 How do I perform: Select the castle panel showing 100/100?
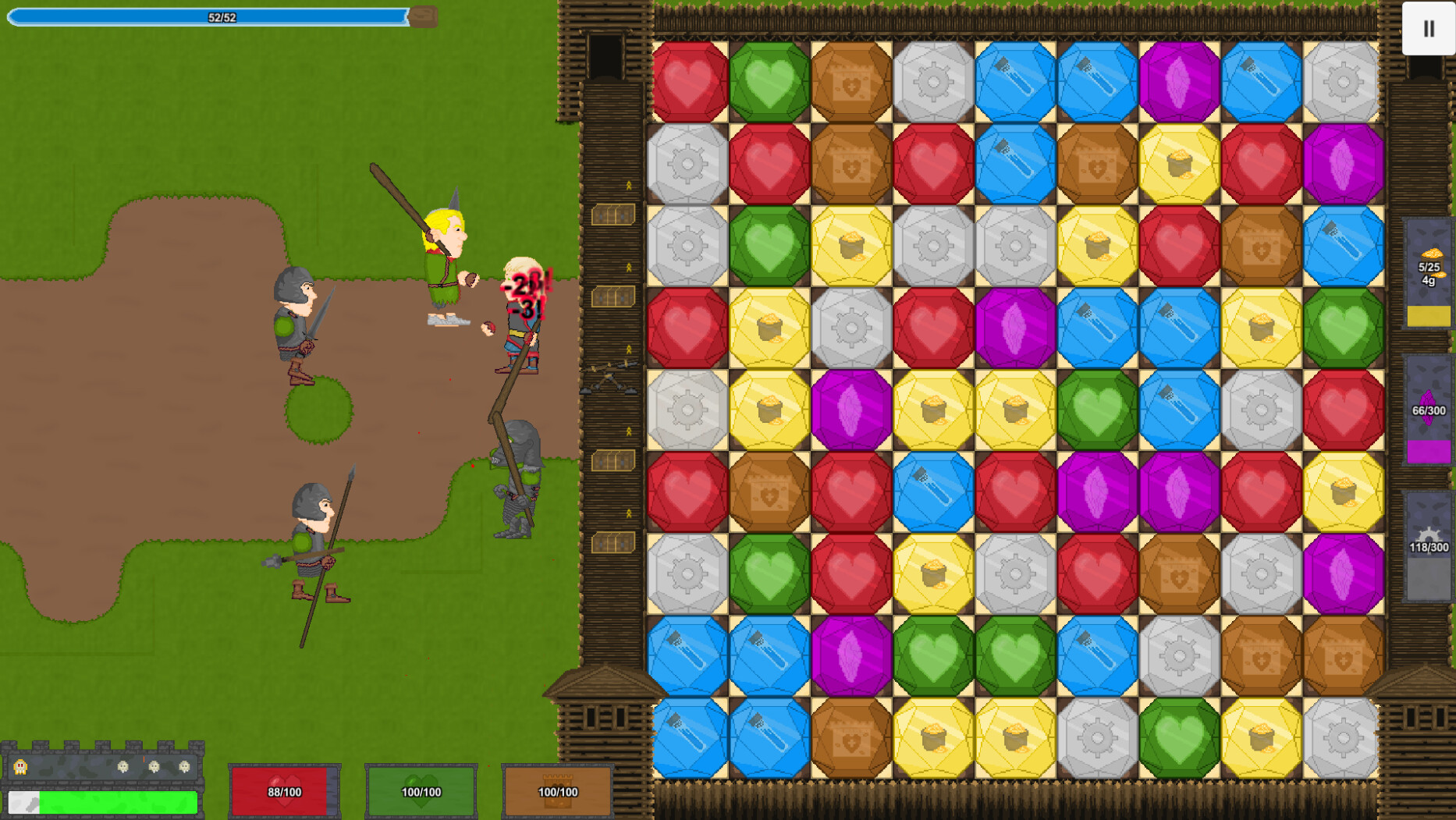(x=556, y=790)
